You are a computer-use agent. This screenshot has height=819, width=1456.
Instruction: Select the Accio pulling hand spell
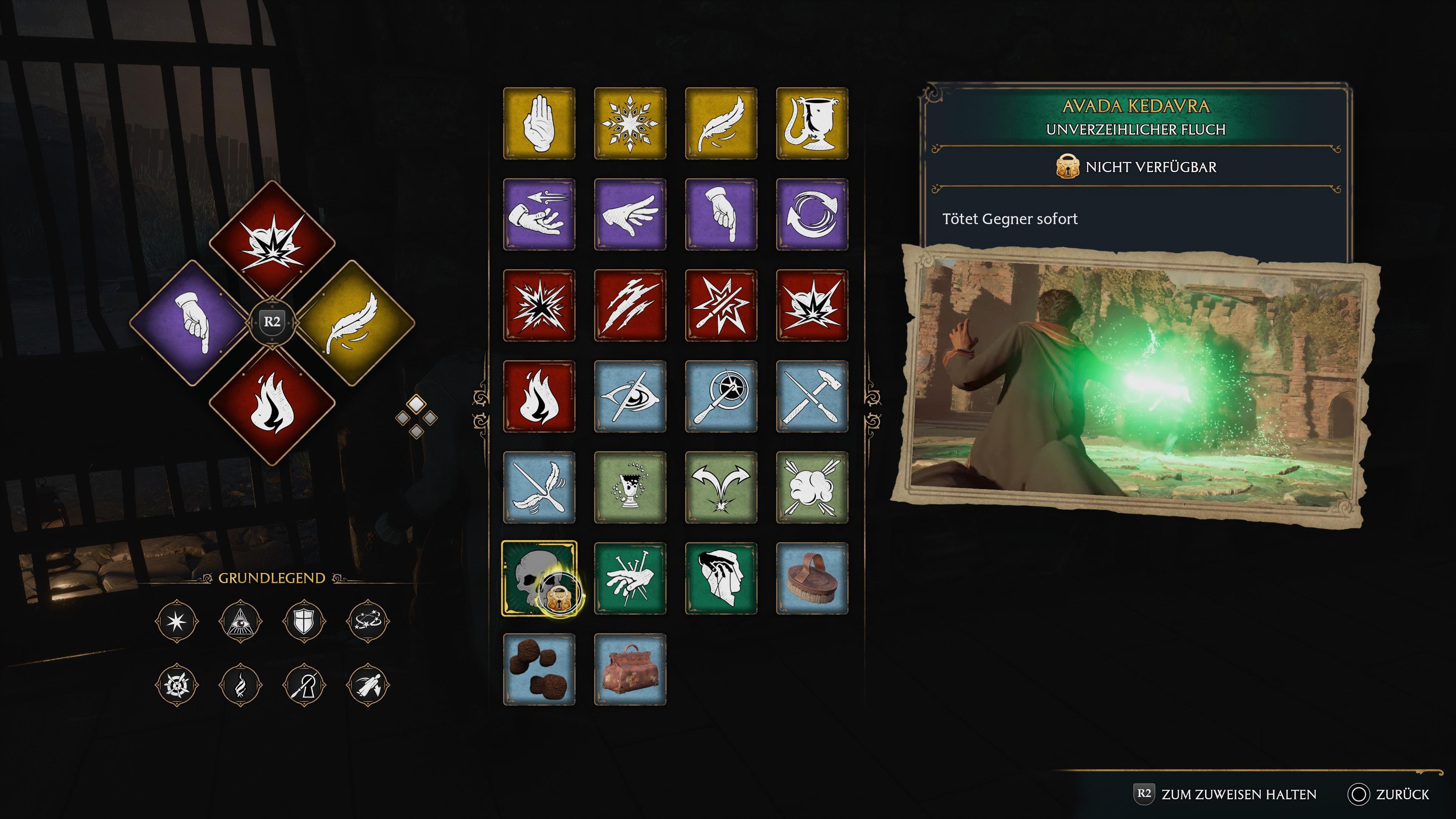(x=539, y=214)
